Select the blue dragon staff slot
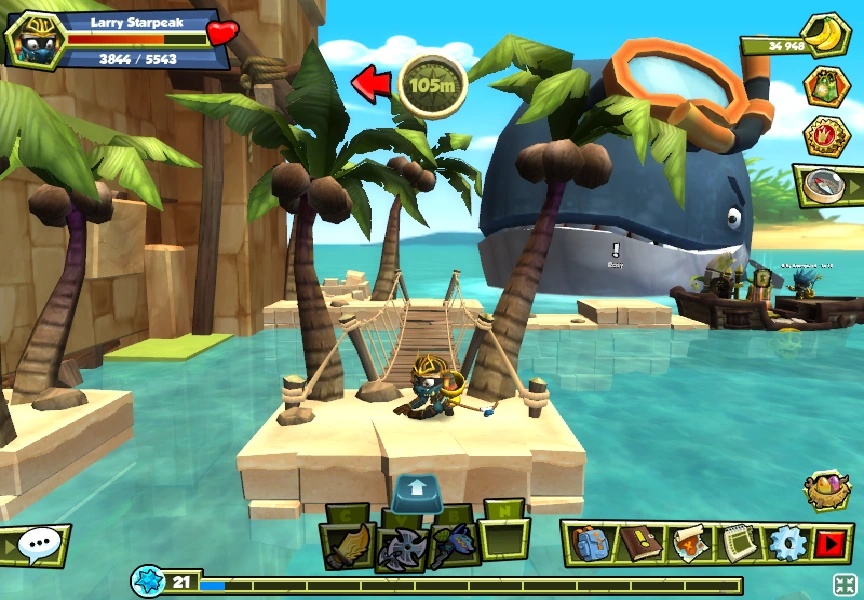Image resolution: width=864 pixels, height=600 pixels. (x=452, y=546)
